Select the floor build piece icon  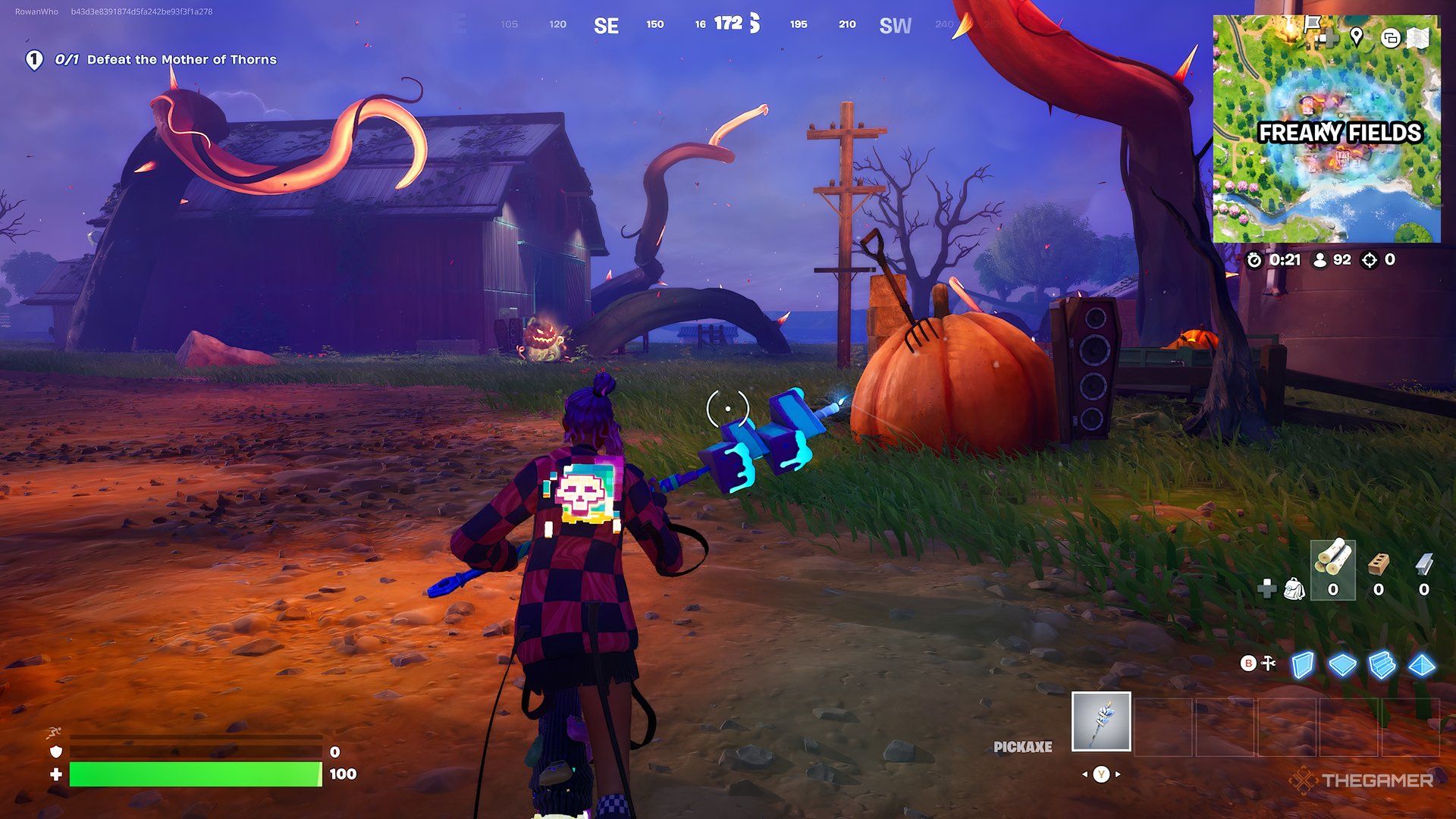pyautogui.click(x=1343, y=665)
